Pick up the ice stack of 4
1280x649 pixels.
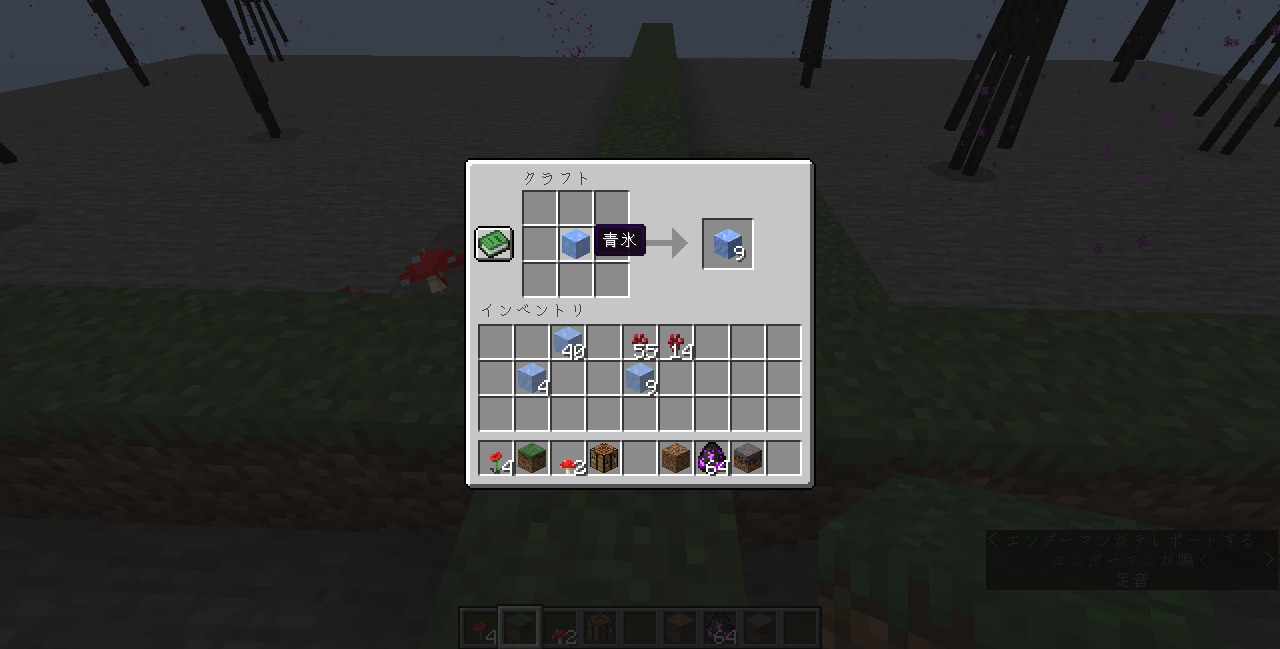click(x=532, y=378)
